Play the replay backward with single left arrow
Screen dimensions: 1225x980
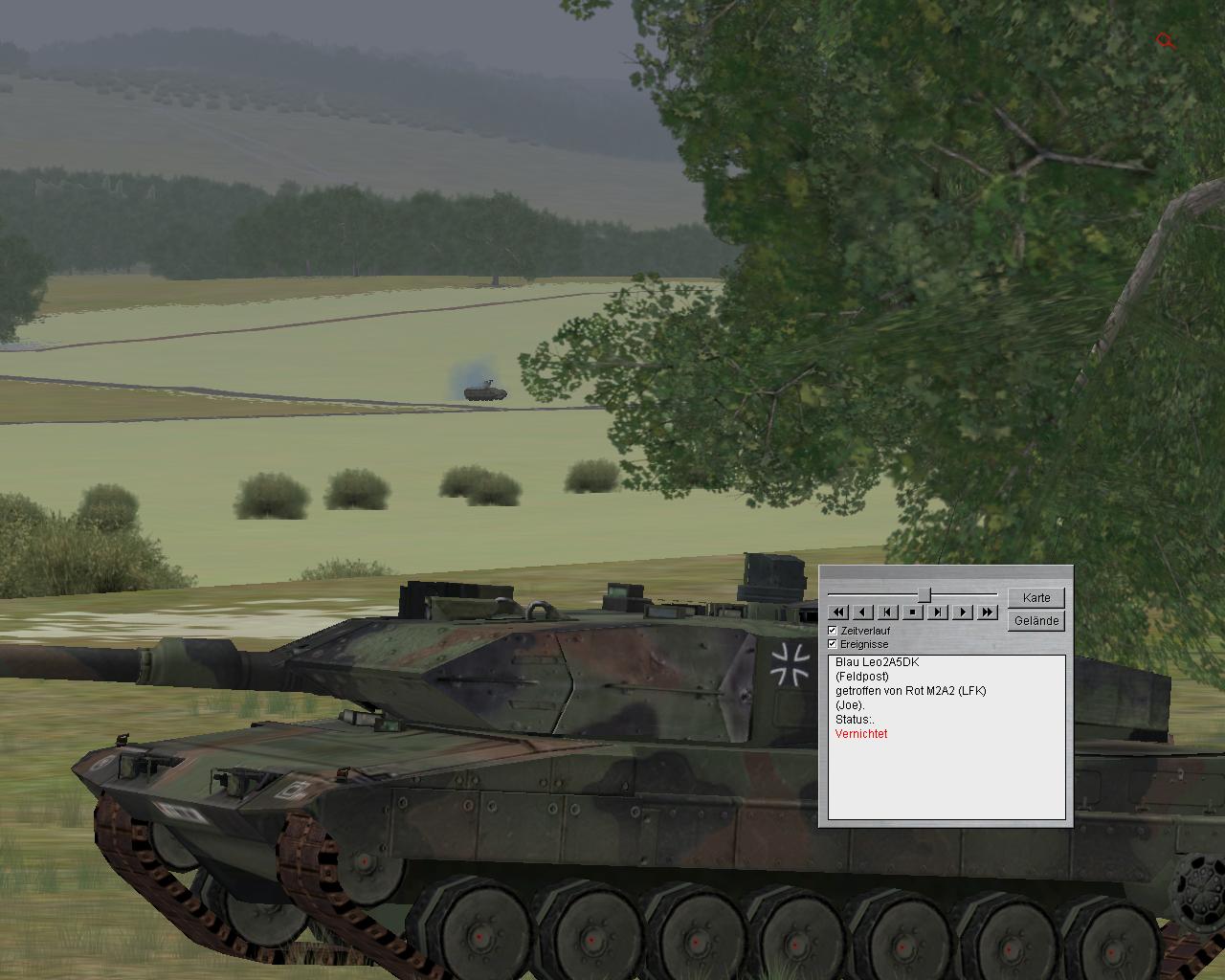click(863, 612)
